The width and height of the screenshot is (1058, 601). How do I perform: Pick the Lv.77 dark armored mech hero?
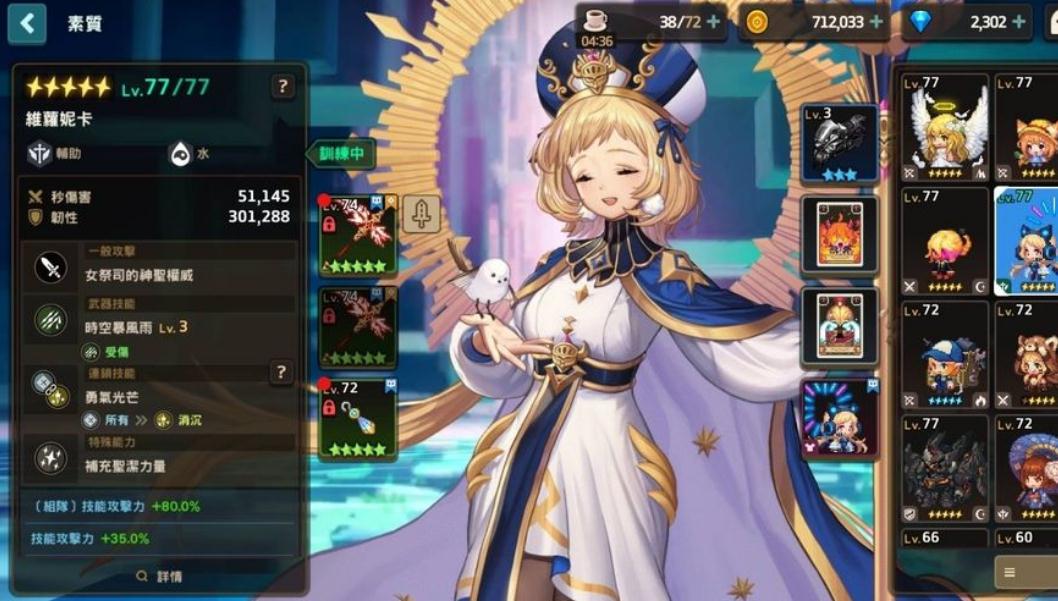click(x=945, y=468)
